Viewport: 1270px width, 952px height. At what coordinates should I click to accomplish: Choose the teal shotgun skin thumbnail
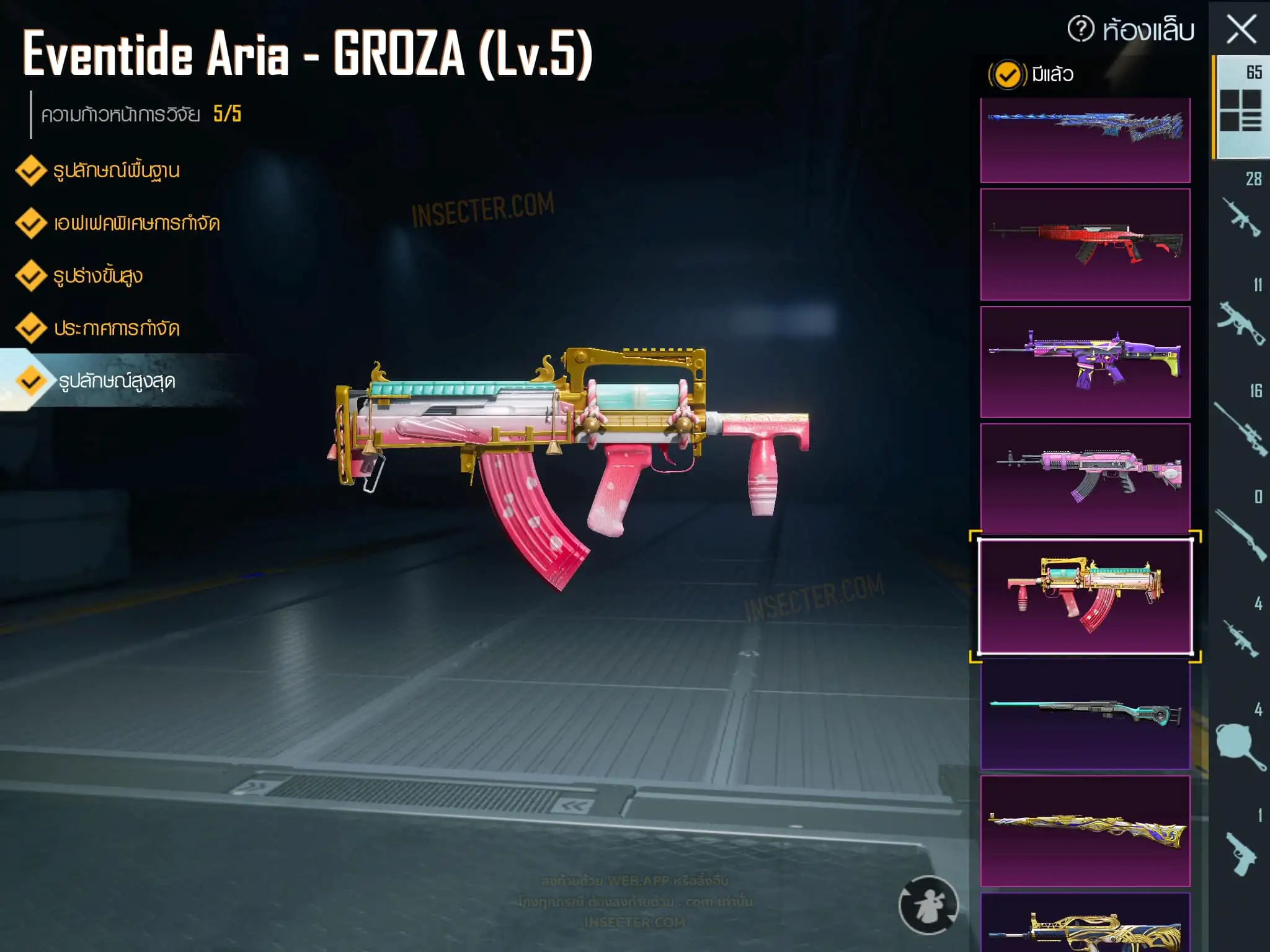pos(1085,713)
